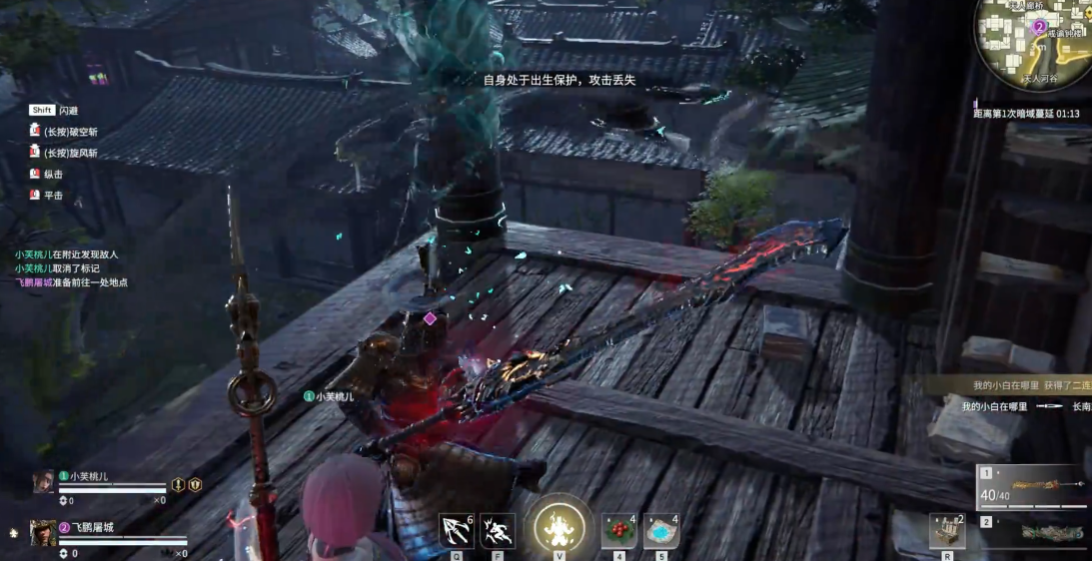Select teammate 小芙桃儿's portrait
This screenshot has width=1092, height=561.
point(43,482)
